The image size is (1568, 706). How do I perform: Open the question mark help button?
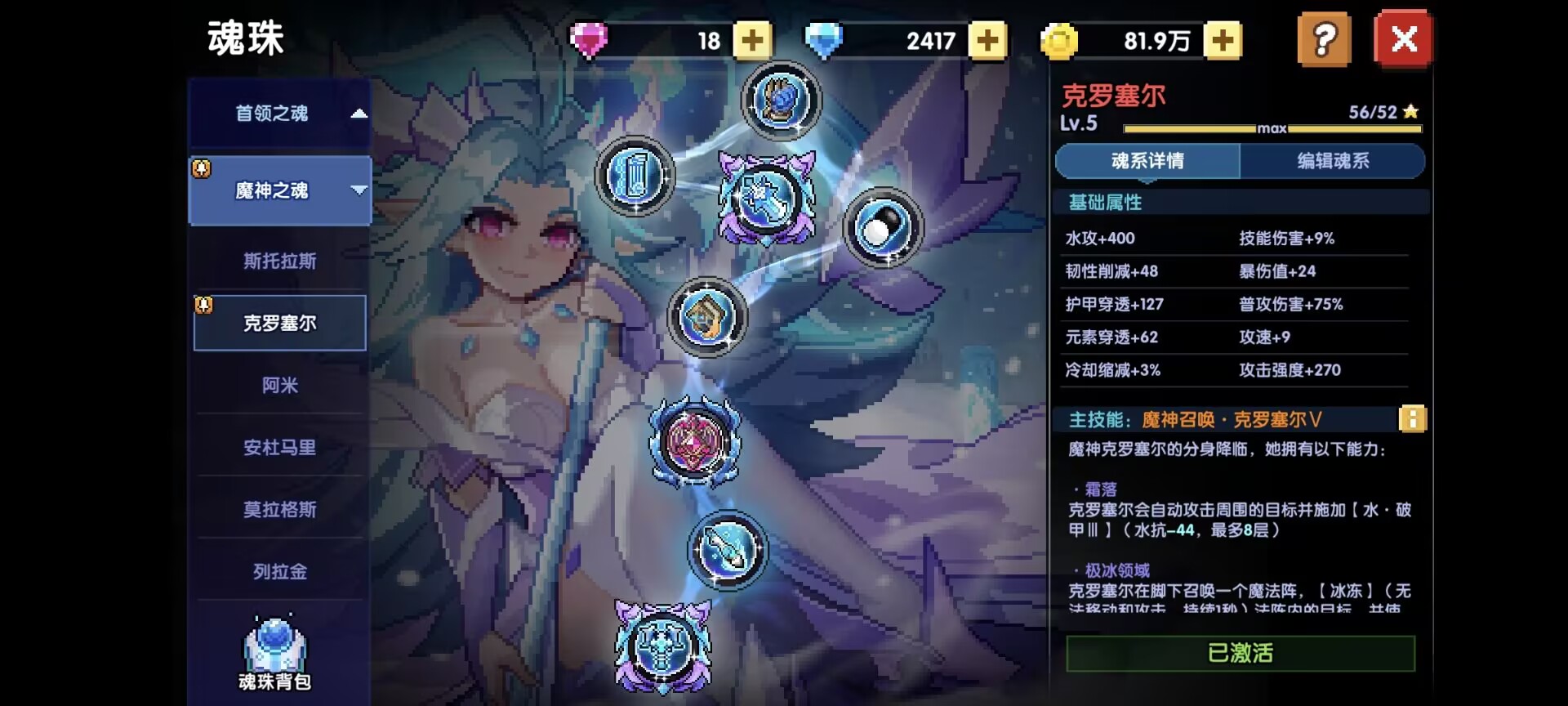[x=1324, y=39]
